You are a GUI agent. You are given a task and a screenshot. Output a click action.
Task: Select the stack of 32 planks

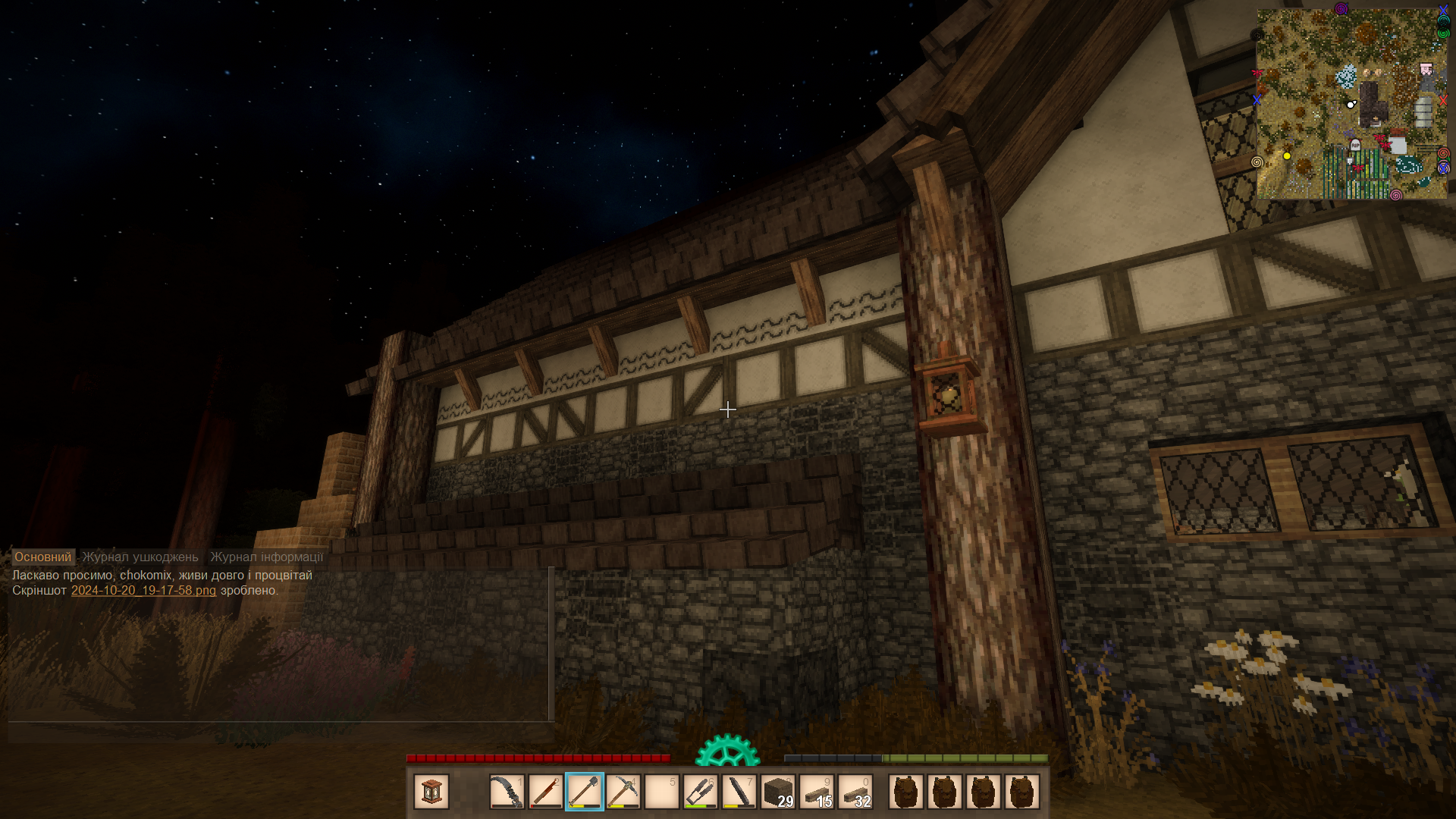point(855,792)
